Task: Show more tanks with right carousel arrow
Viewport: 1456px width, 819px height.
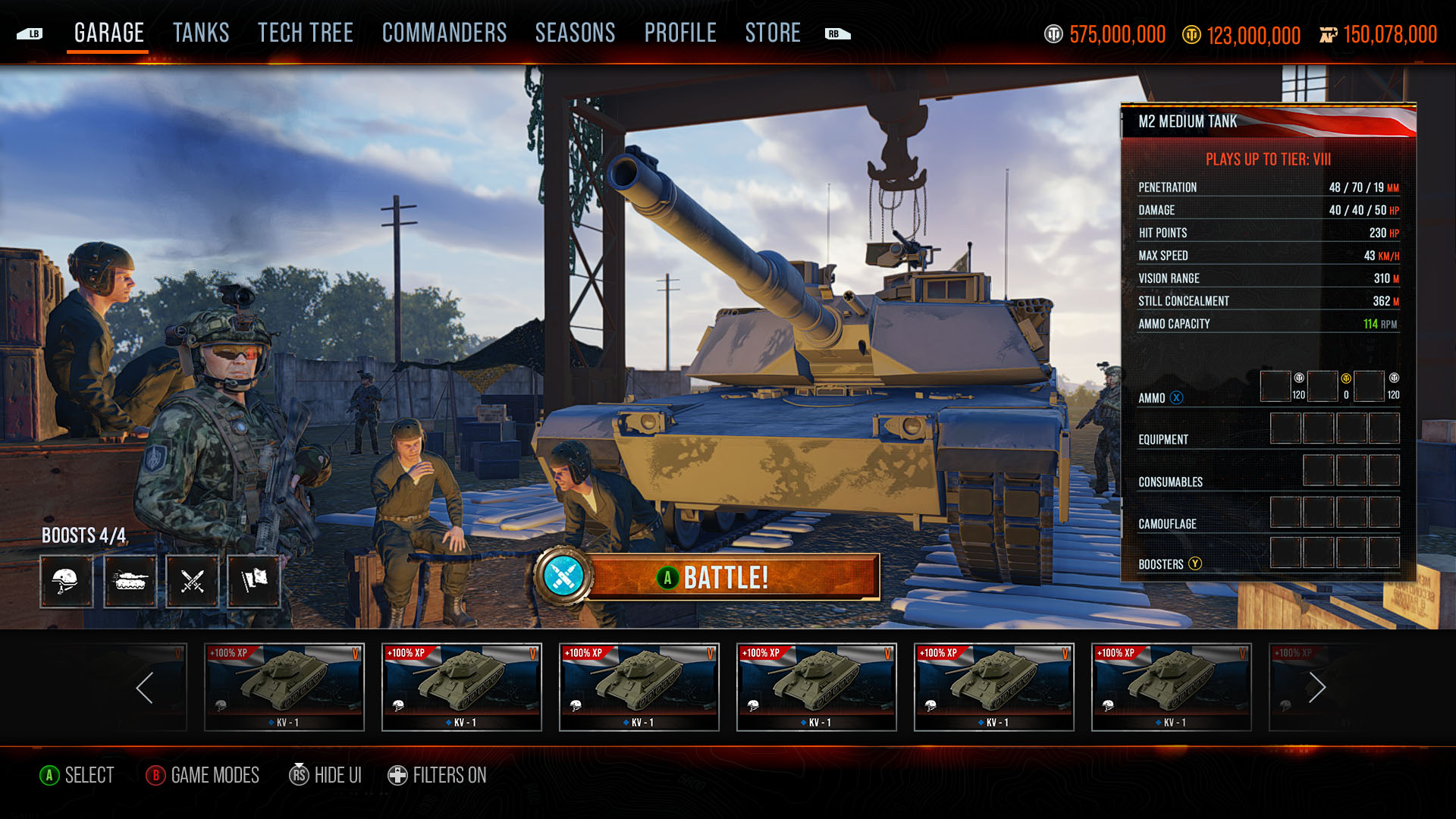Action: click(x=1317, y=688)
